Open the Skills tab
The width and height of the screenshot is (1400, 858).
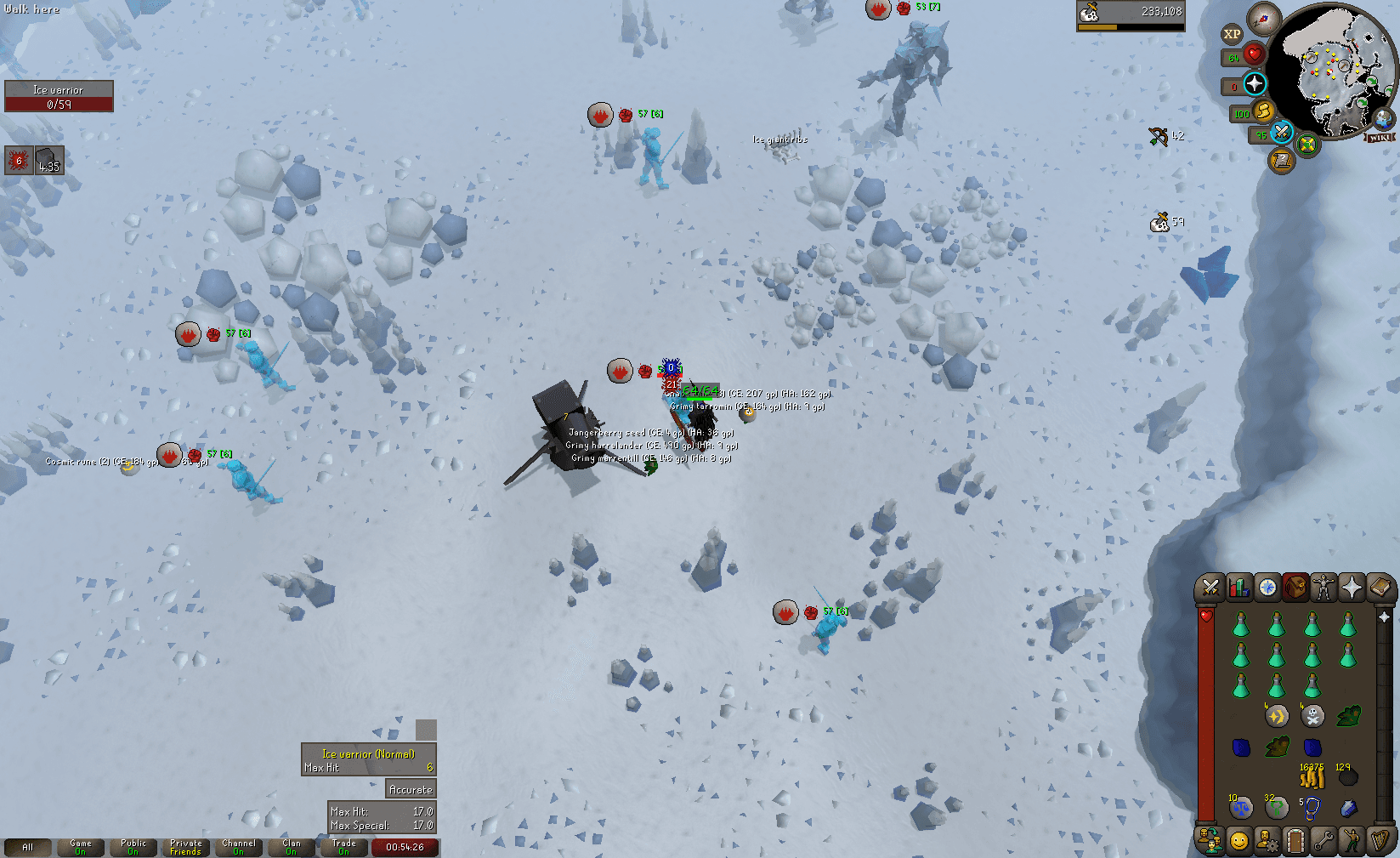1239,586
